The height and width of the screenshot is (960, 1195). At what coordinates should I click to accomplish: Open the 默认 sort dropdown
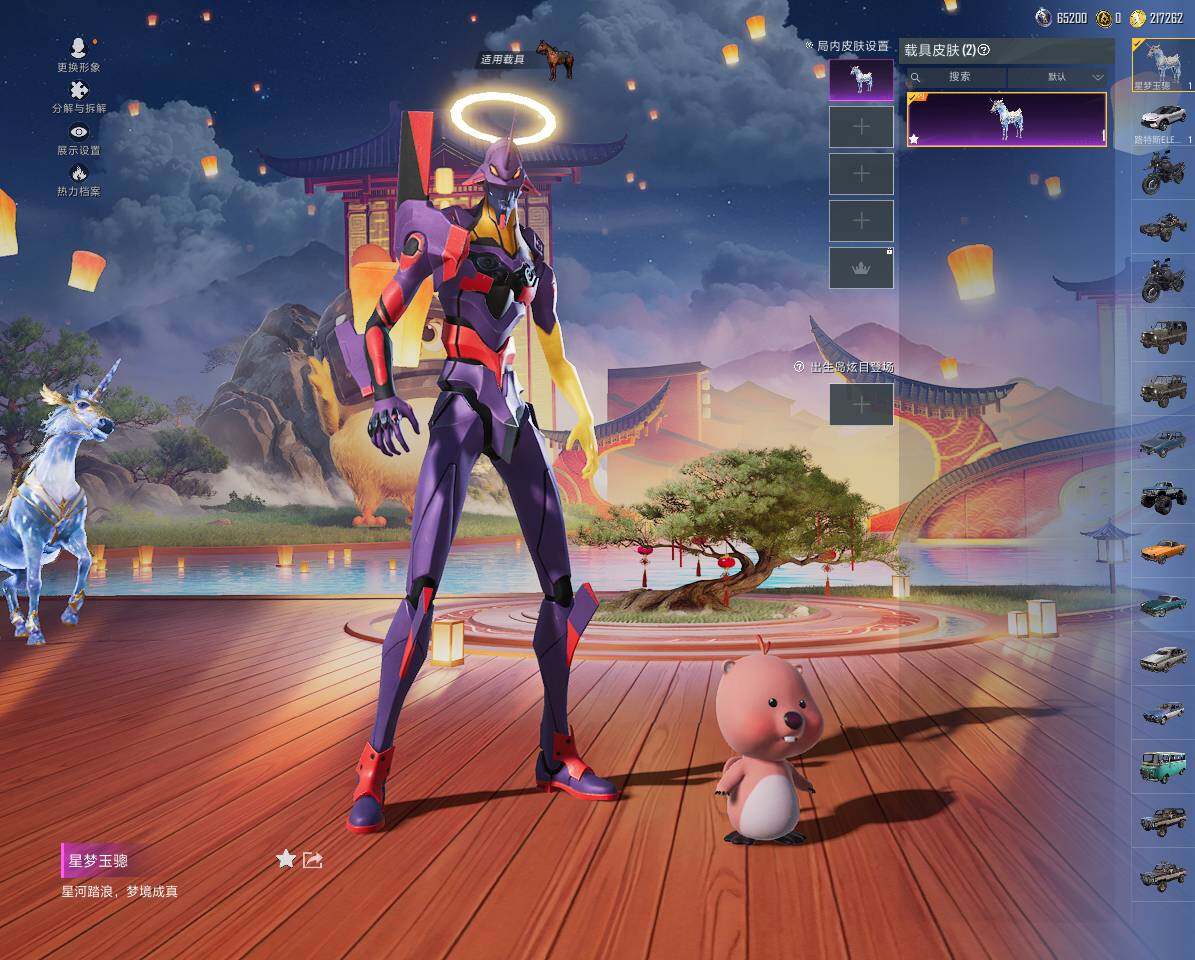click(1060, 77)
